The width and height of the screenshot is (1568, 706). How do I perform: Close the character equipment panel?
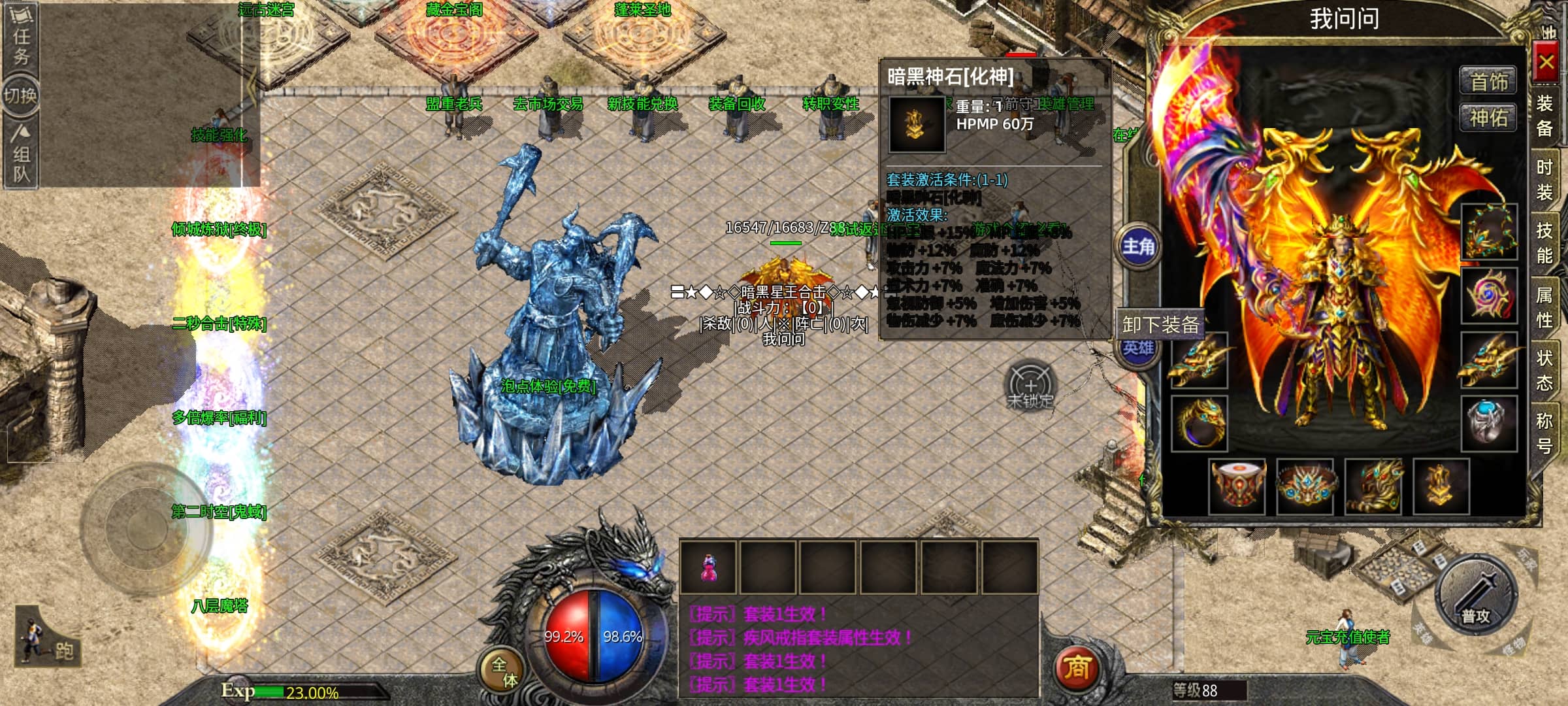(1545, 63)
